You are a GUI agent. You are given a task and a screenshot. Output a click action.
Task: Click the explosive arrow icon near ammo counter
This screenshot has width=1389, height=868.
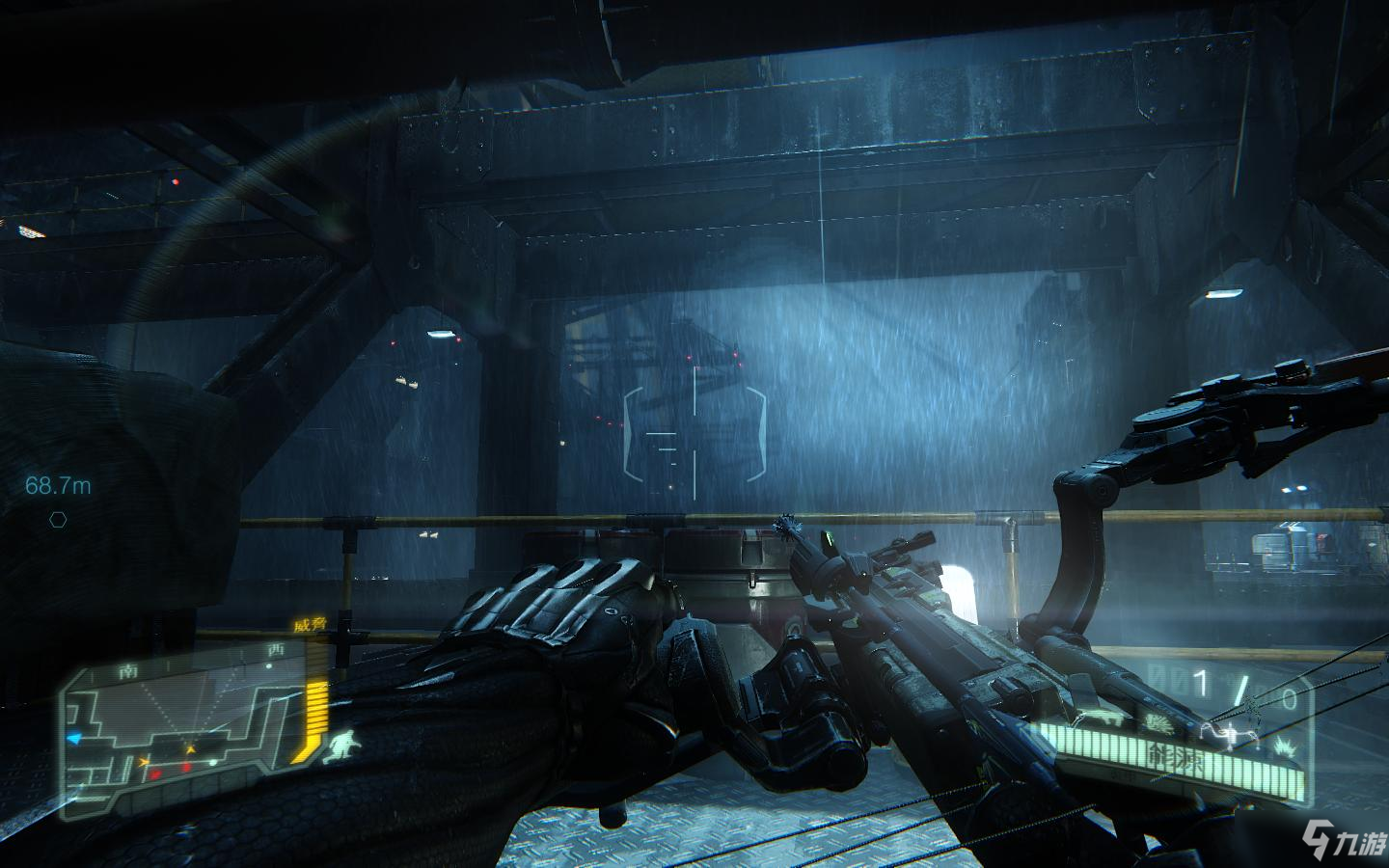[x=1285, y=747]
